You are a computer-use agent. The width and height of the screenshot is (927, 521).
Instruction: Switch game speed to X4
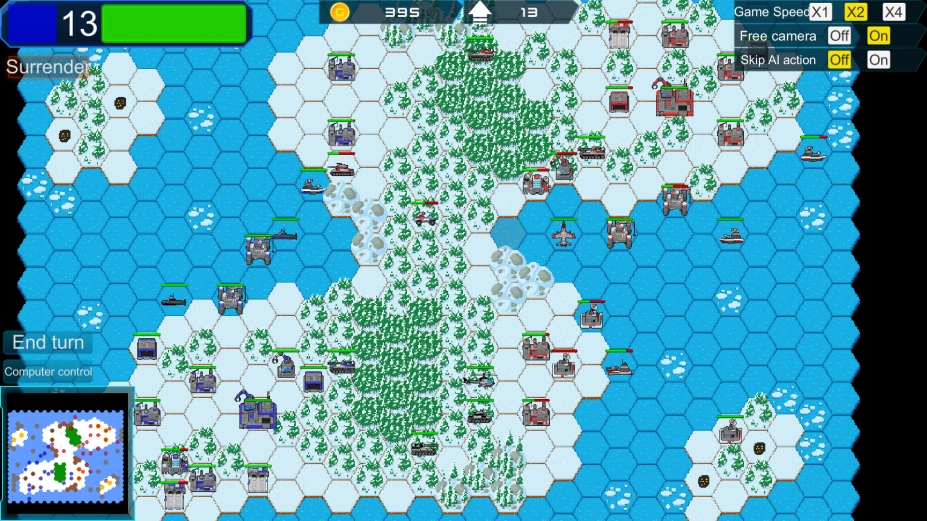click(x=894, y=12)
